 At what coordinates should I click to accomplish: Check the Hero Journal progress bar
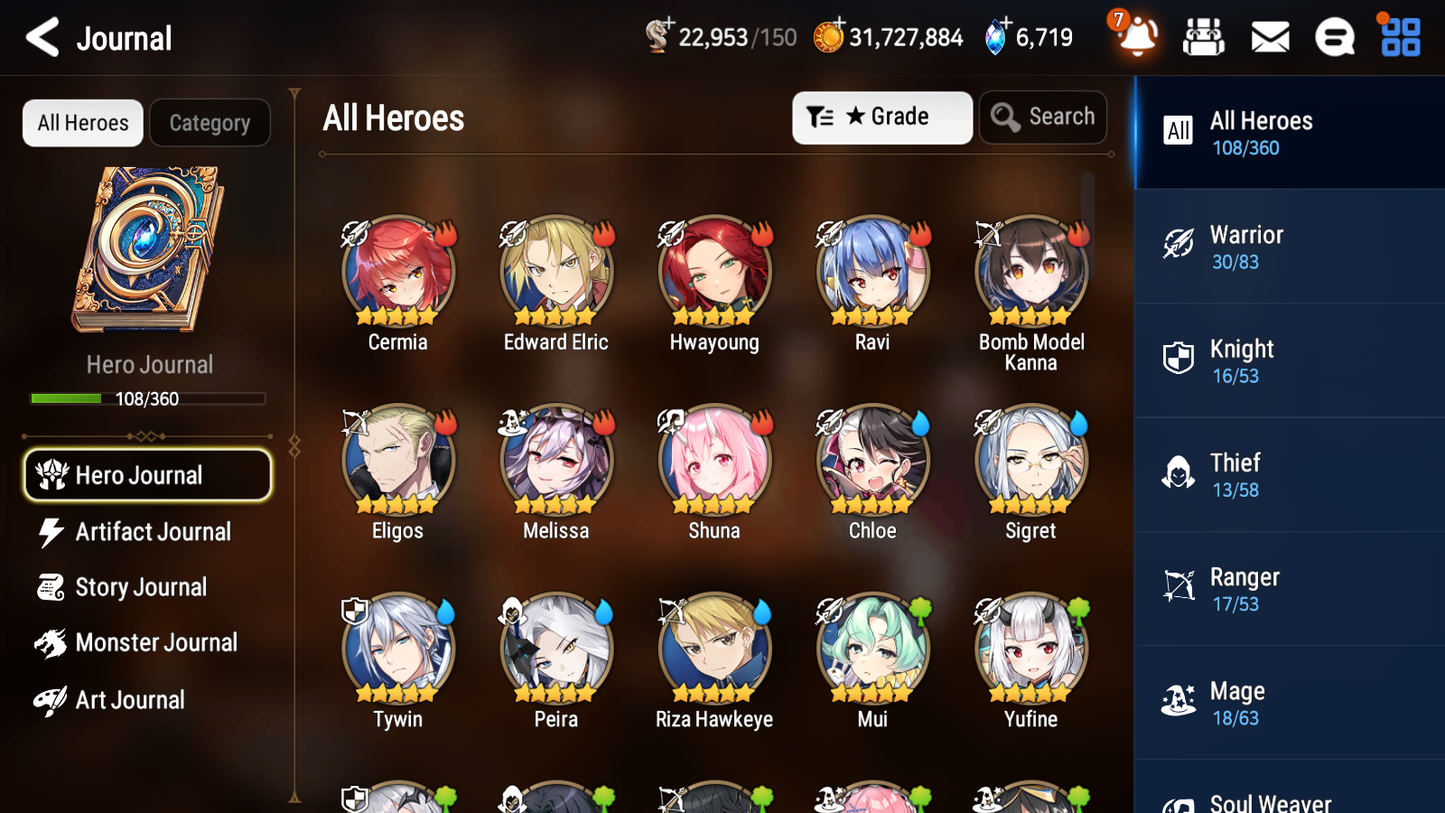coord(149,398)
